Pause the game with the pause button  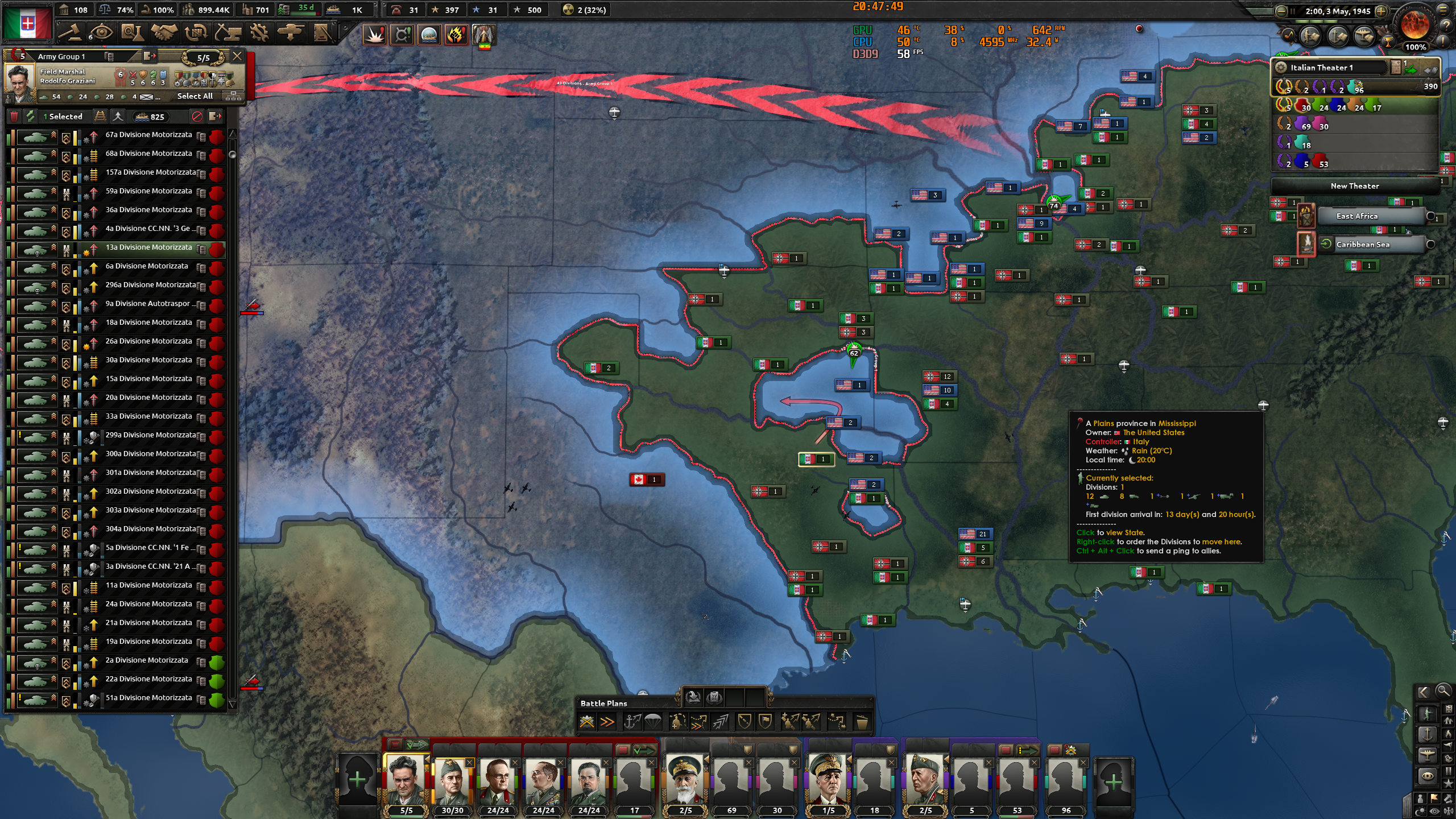click(x=1293, y=12)
